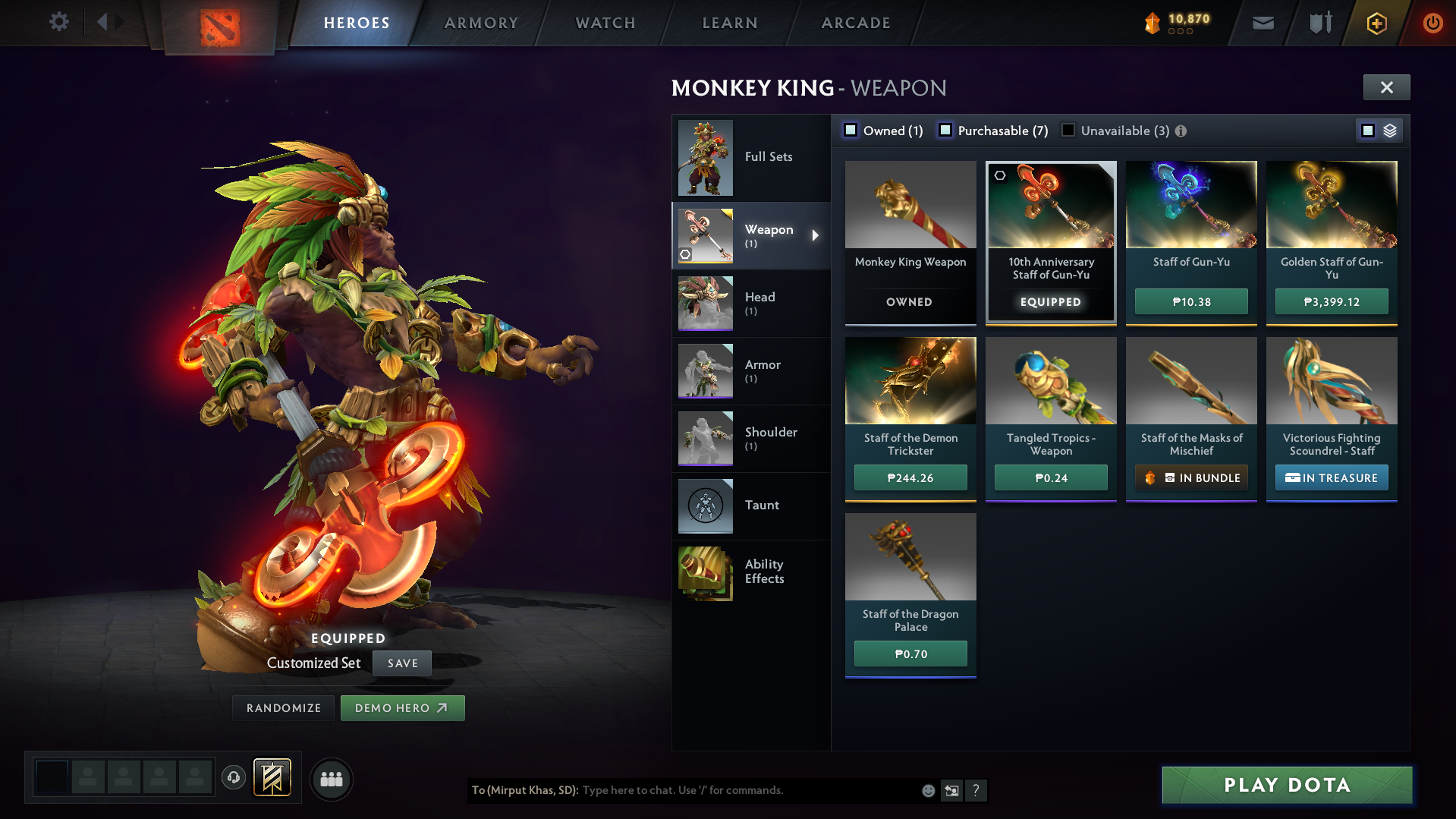
Task: Click the voice chat headset icon
Action: click(x=233, y=778)
